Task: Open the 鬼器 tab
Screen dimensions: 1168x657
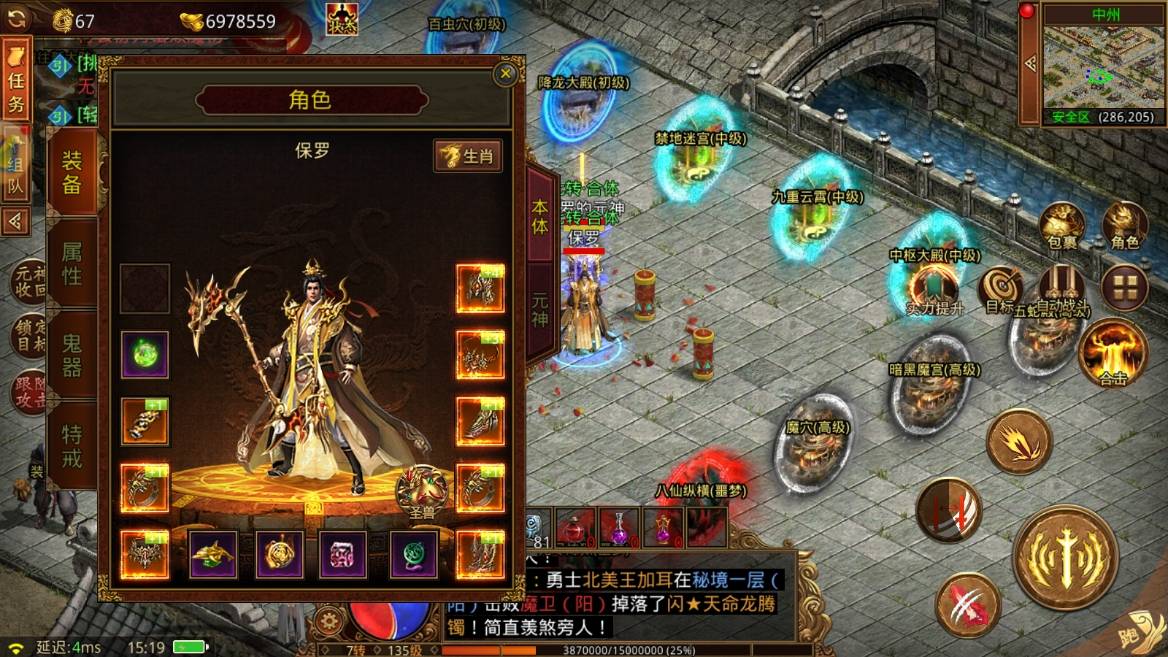Action: pyautogui.click(x=72, y=355)
